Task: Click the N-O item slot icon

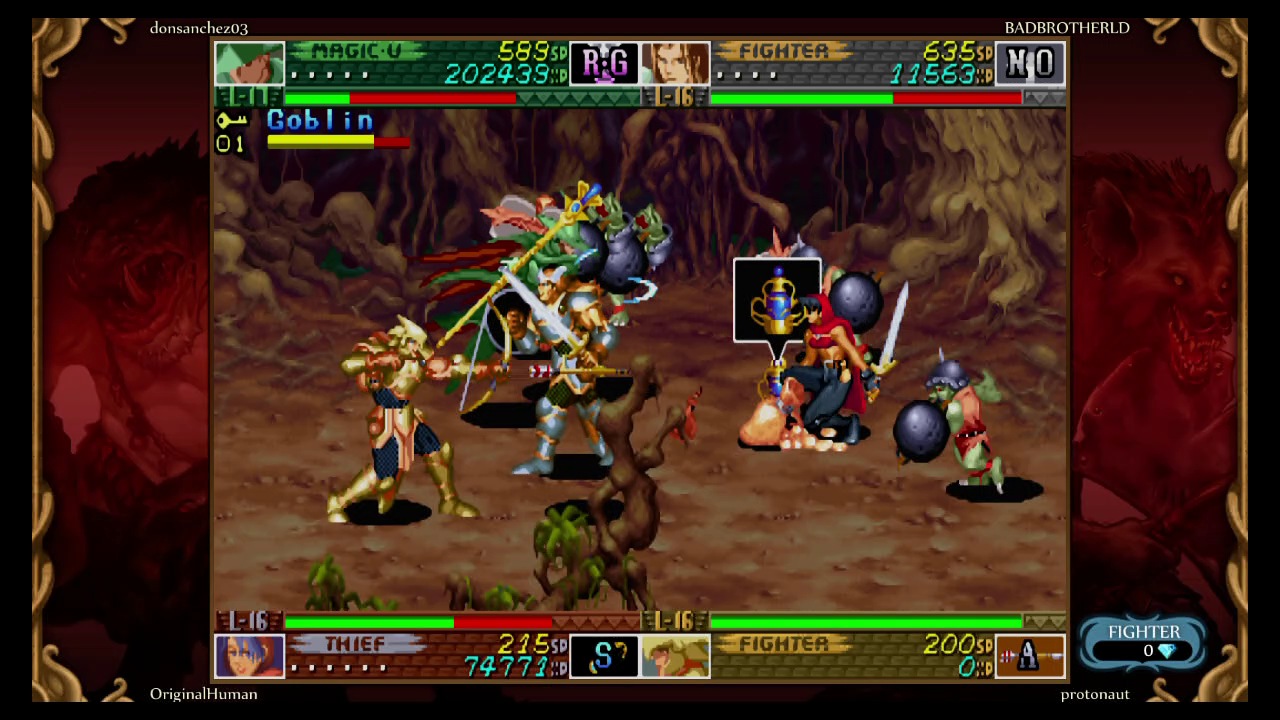Action: [x=1031, y=63]
